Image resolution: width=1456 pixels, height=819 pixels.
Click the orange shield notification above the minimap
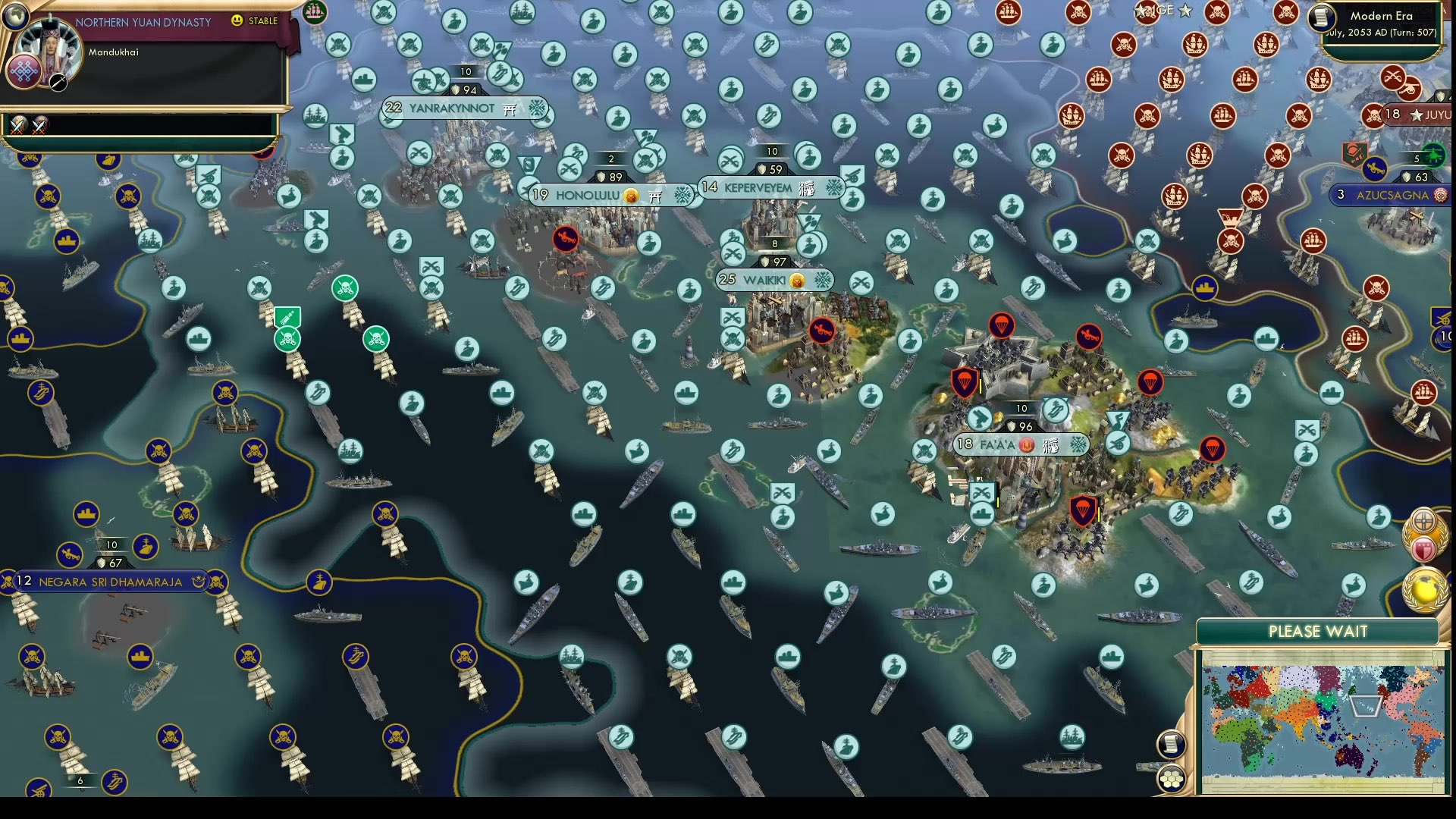pyautogui.click(x=1423, y=522)
